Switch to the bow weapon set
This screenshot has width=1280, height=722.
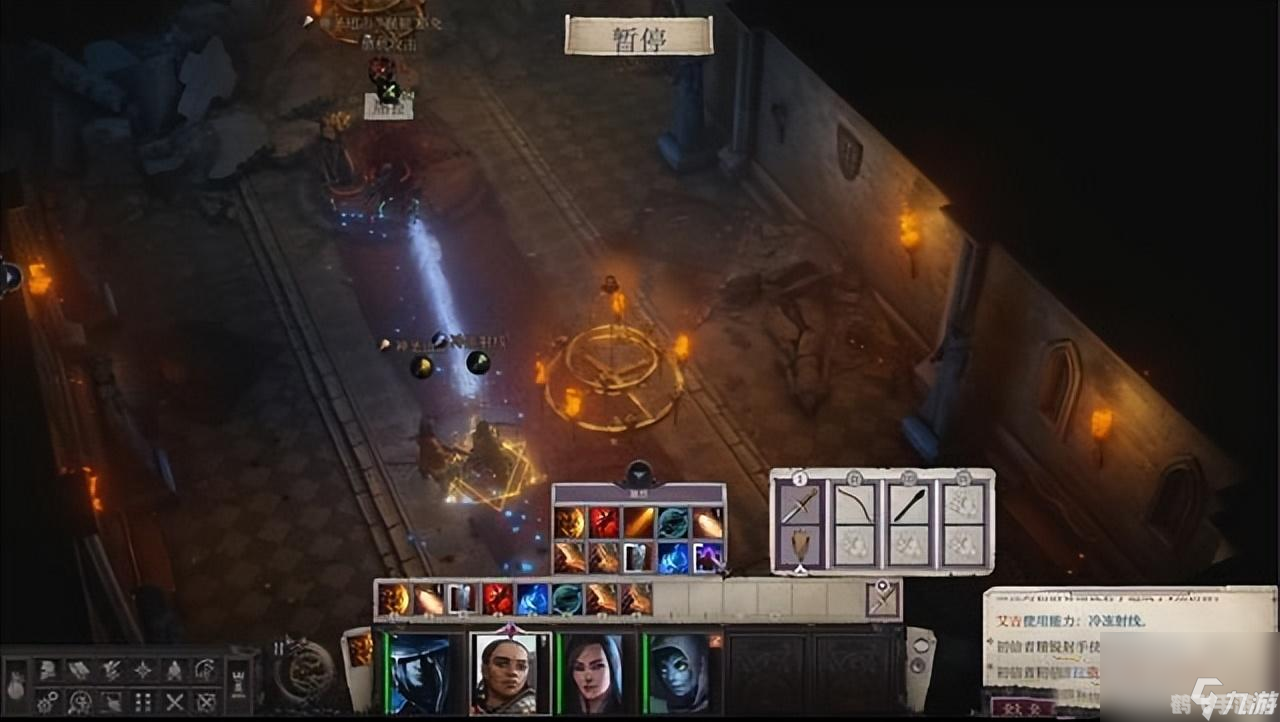coord(854,503)
